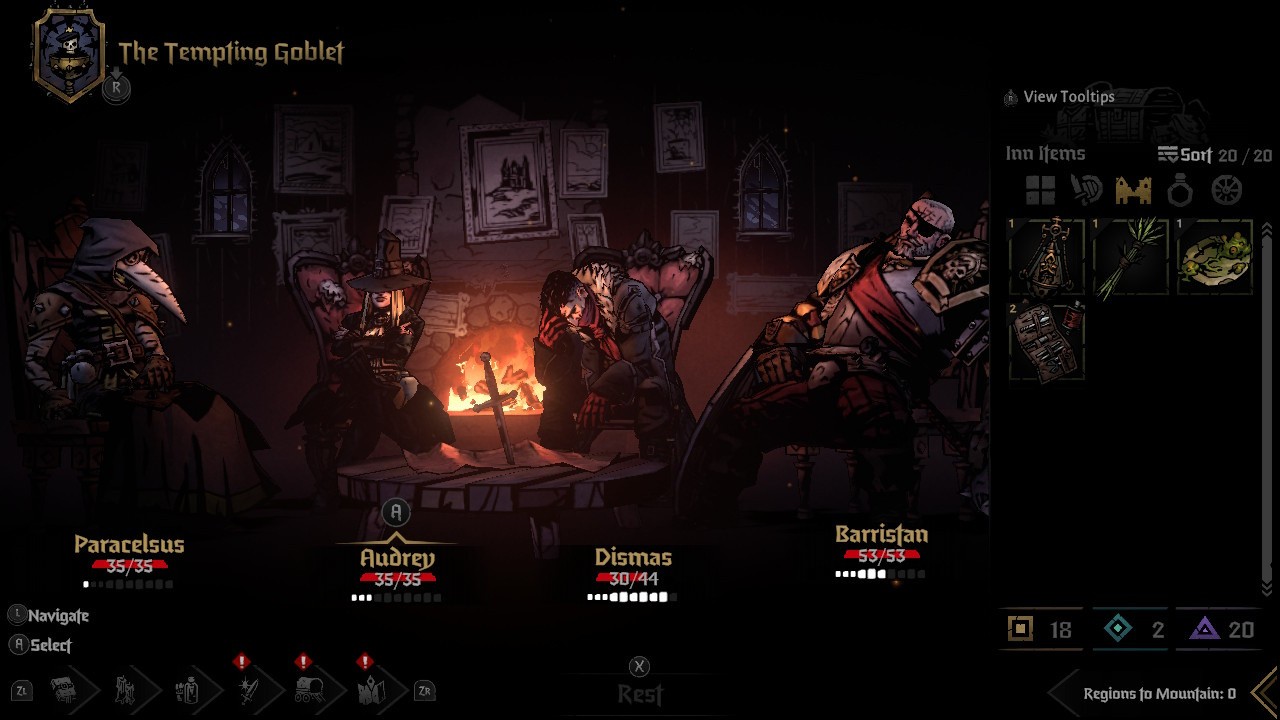The image size is (1280, 720).
Task: Click the Tempting Goblet inn crest
Action: [69, 55]
